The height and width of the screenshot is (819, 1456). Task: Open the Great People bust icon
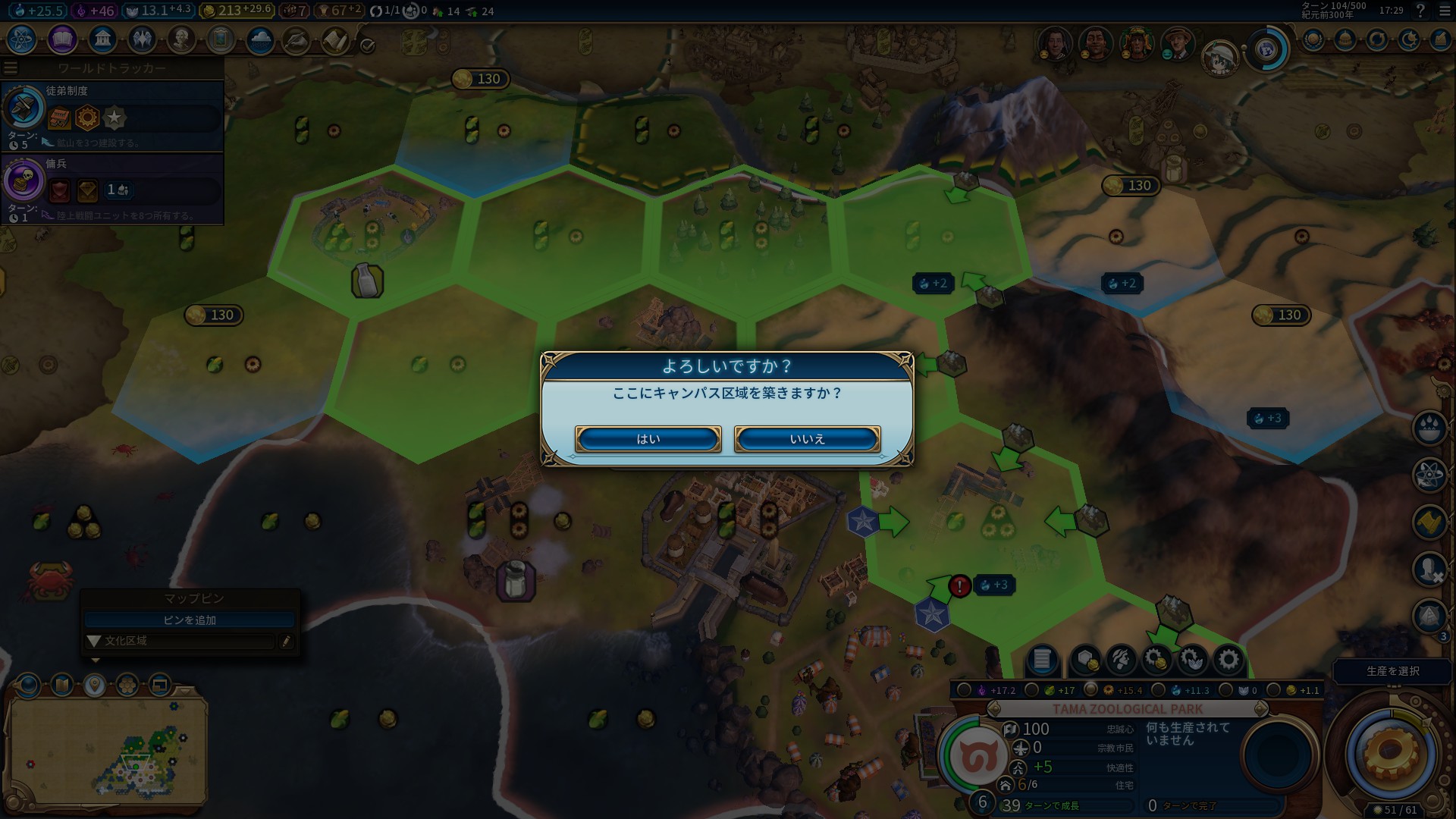pos(181,39)
